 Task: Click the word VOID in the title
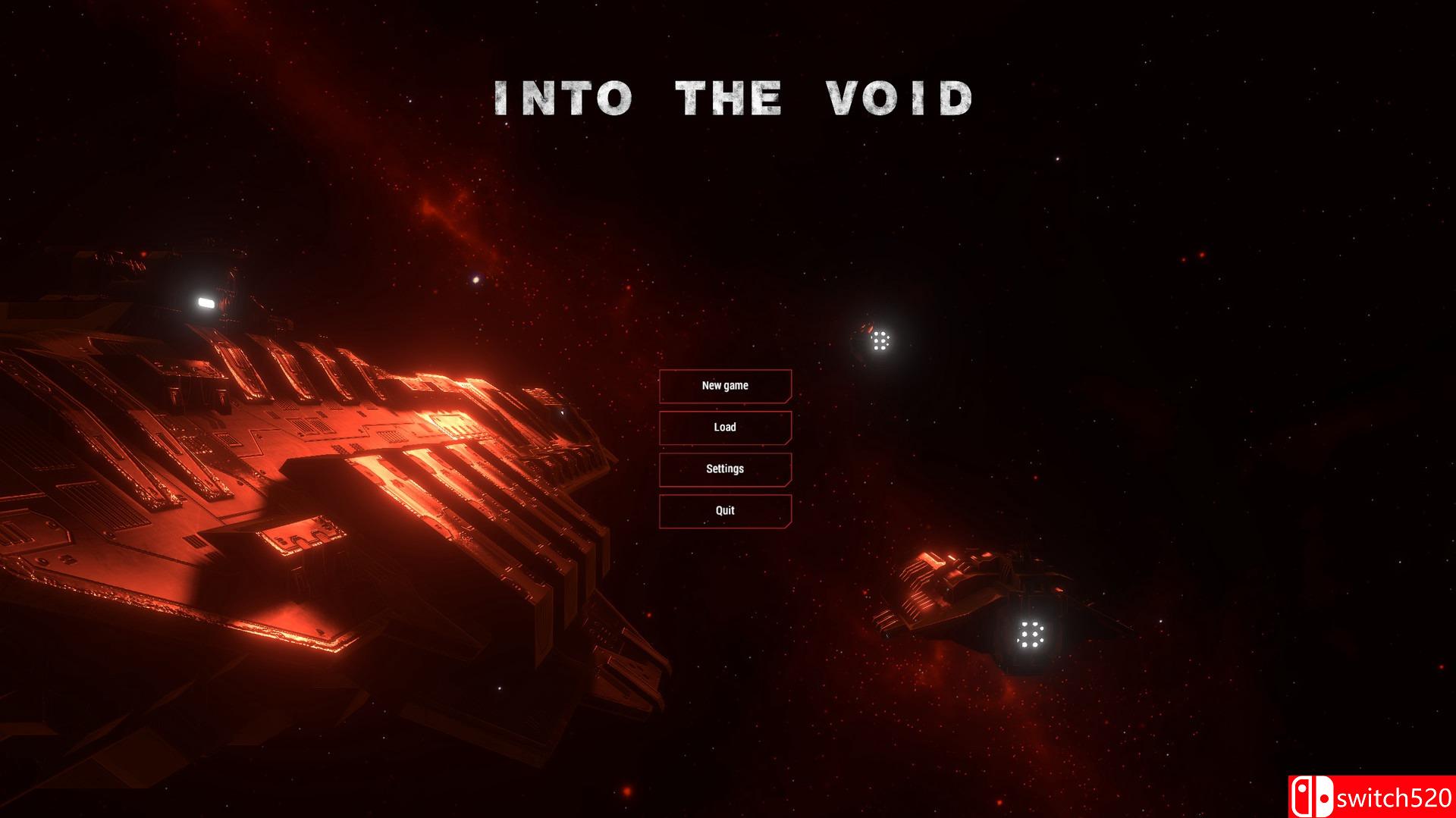(x=899, y=97)
